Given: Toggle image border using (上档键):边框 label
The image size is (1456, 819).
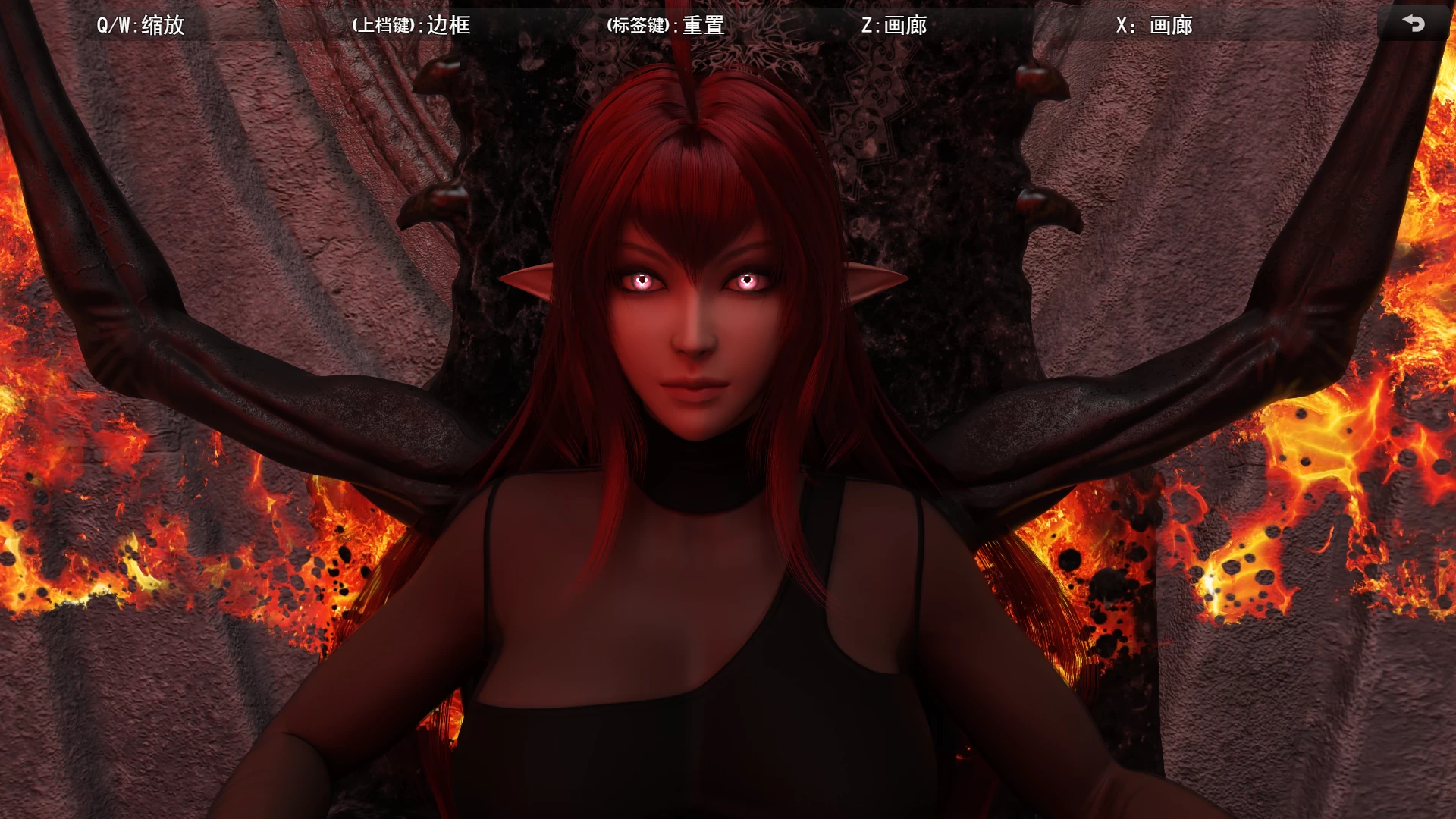Looking at the screenshot, I should coord(410,25).
